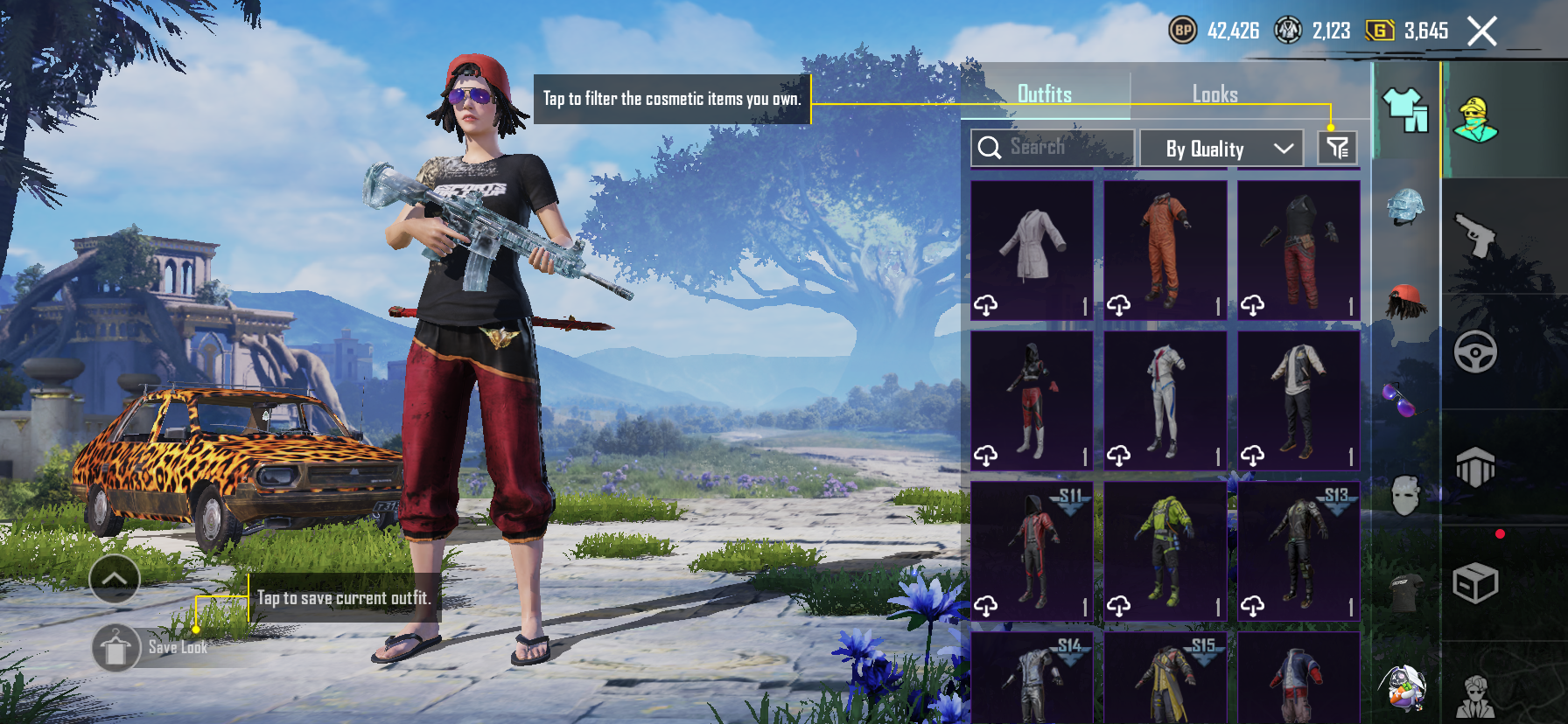Select the S11 hooded red outfit
Viewport: 1568px width, 724px height.
tap(1032, 551)
